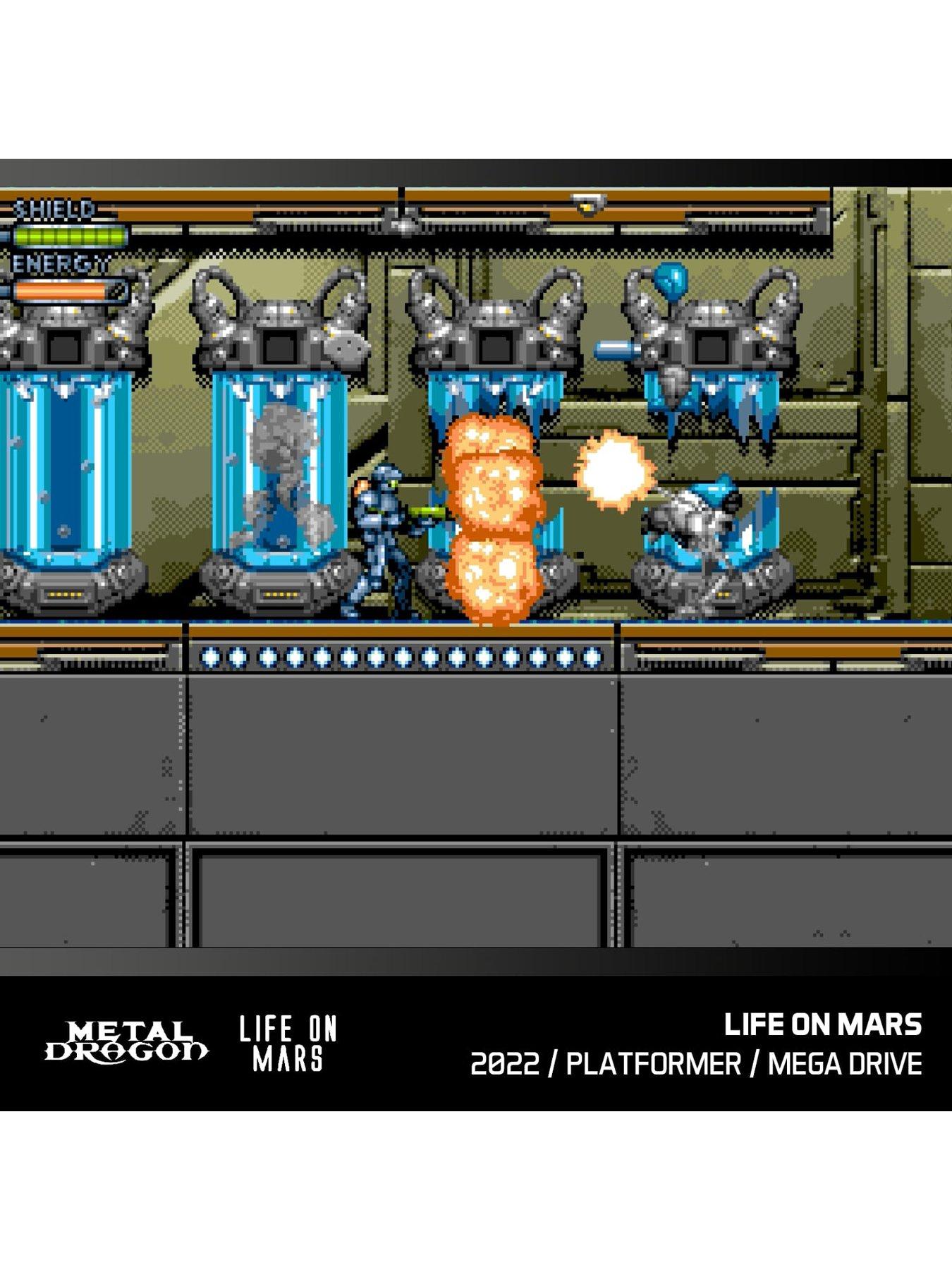The width and height of the screenshot is (952, 1270).
Task: Click the ceiling-mounted light fixture
Action: pyautogui.click(x=589, y=205)
